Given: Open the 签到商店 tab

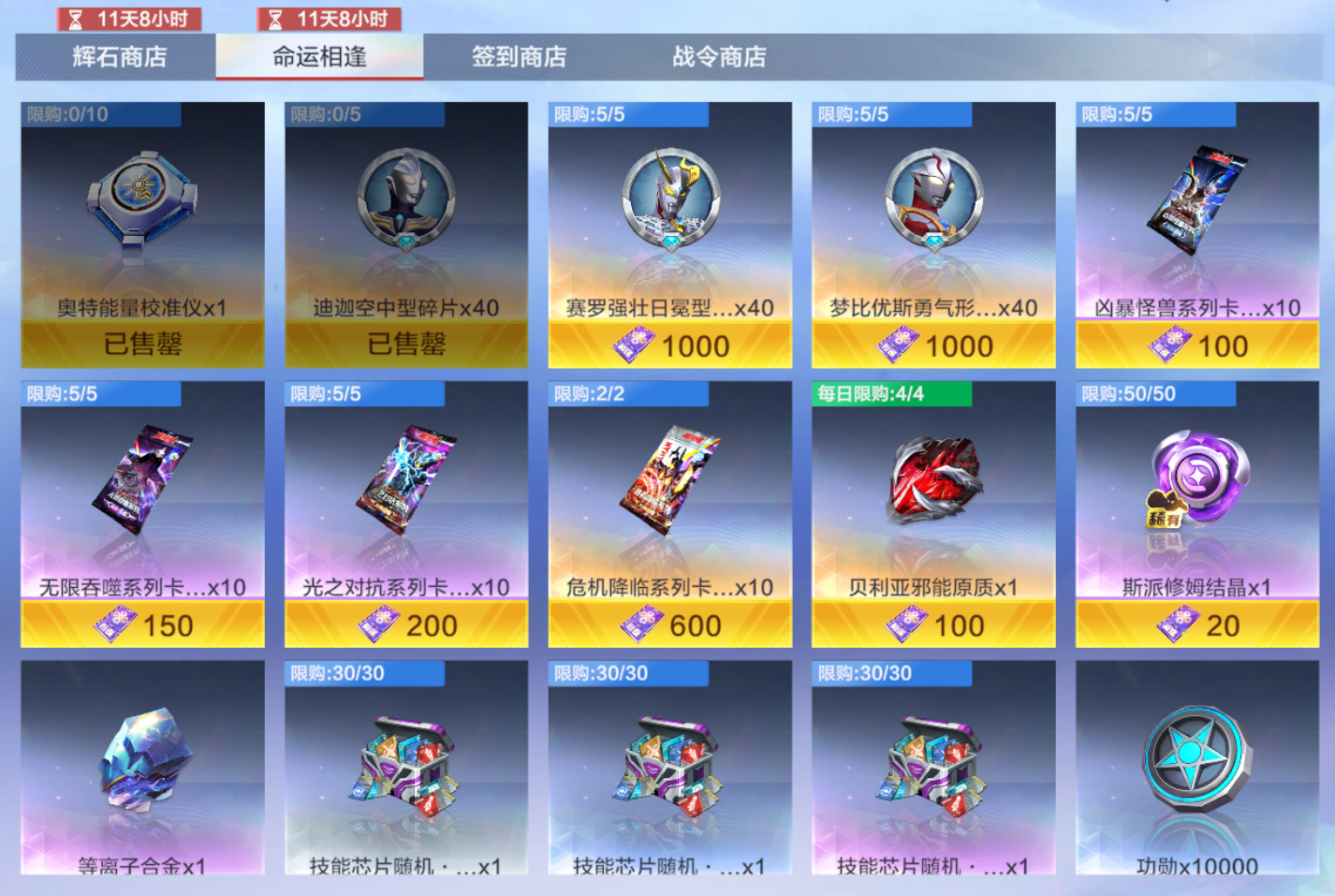Looking at the screenshot, I should click(520, 57).
